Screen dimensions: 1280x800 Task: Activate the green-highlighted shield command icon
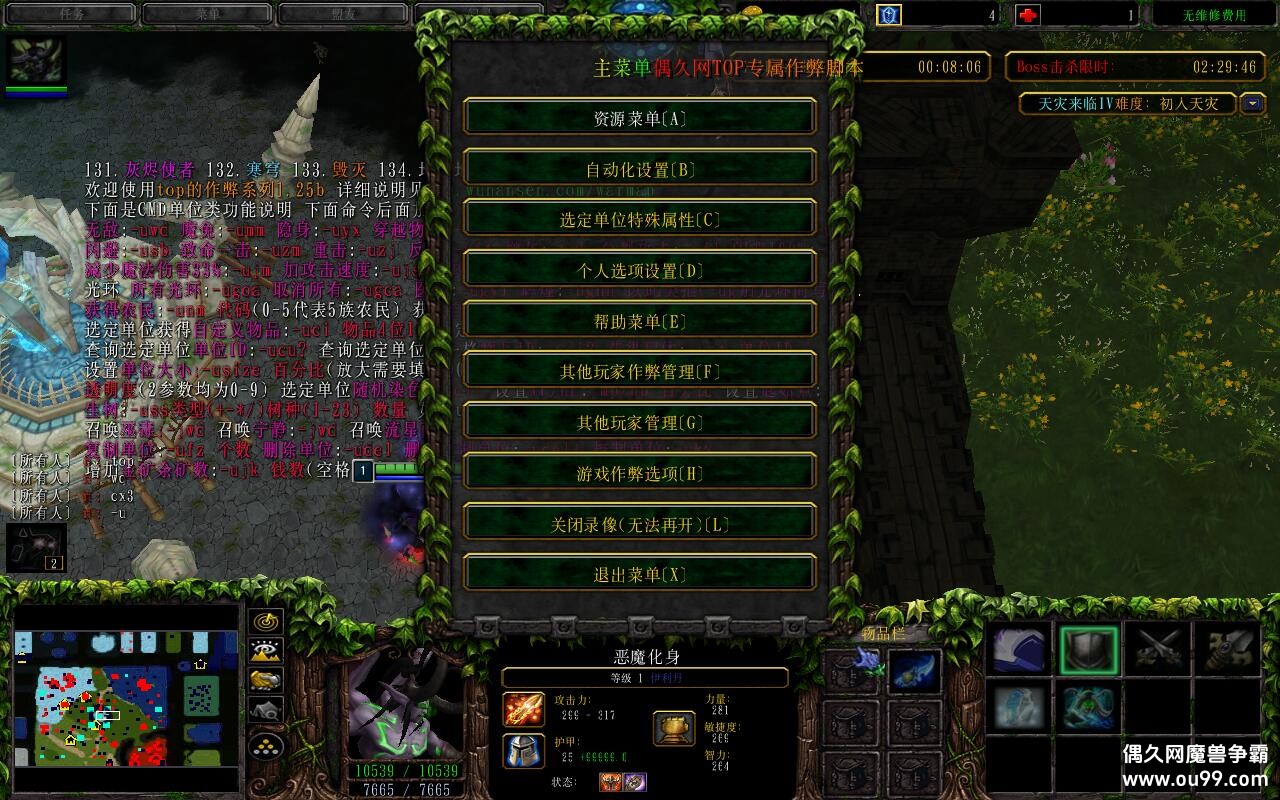(x=1089, y=651)
